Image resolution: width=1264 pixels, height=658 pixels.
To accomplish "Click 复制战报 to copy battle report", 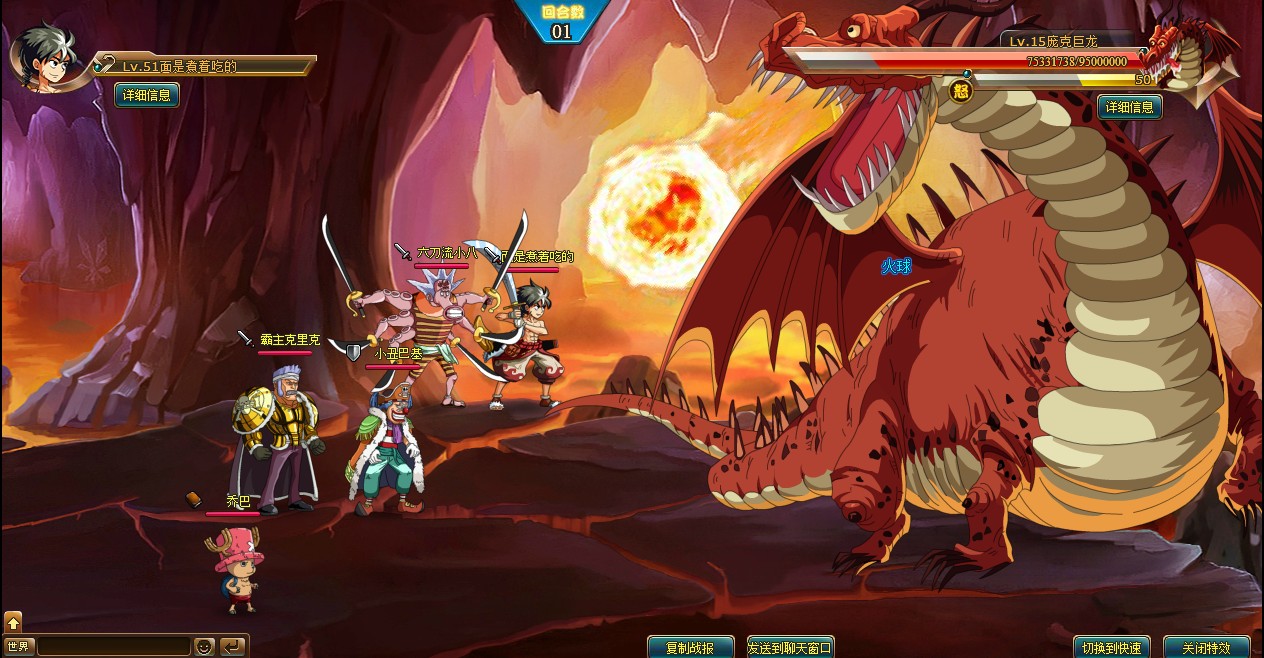I will click(690, 647).
